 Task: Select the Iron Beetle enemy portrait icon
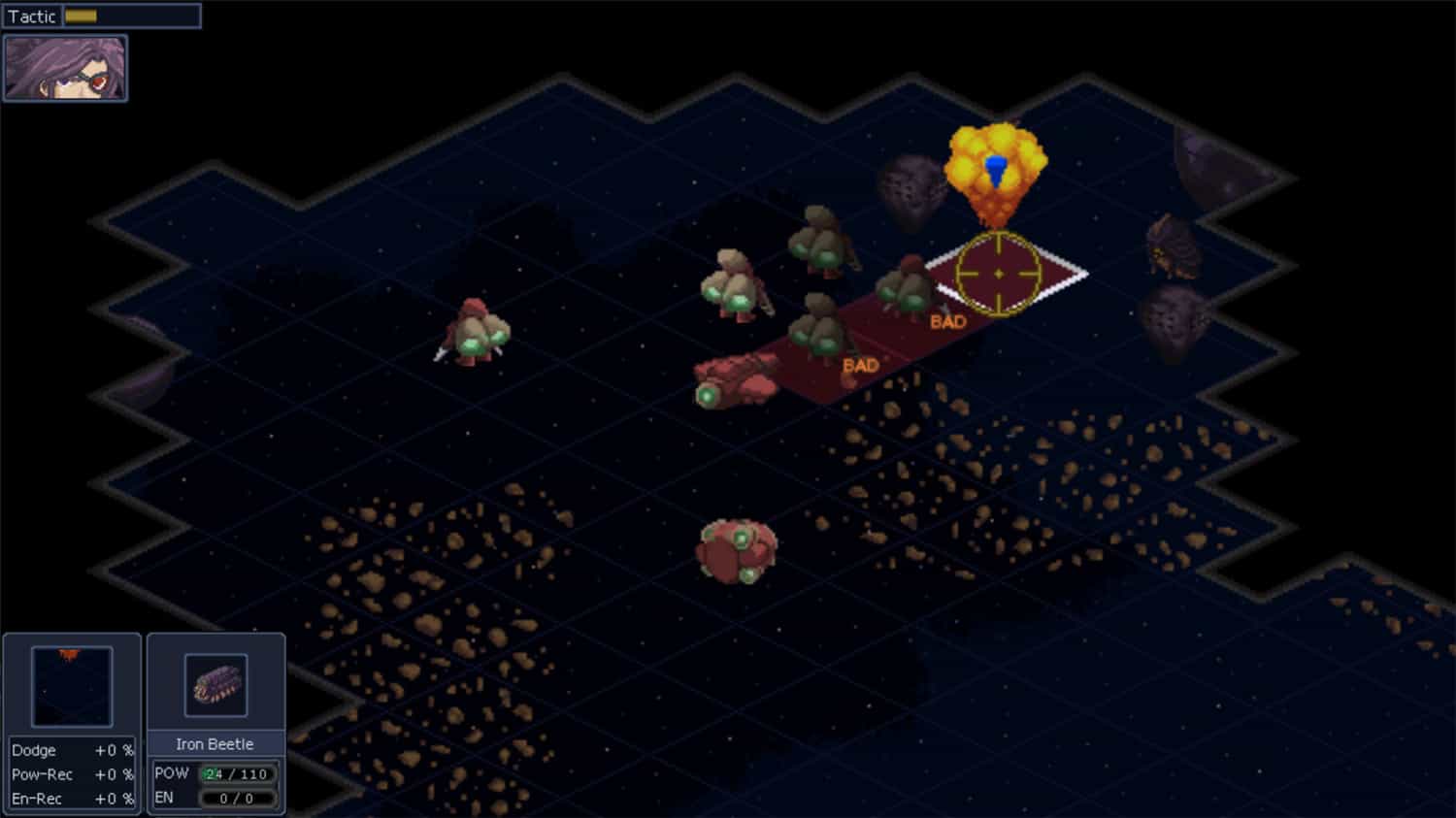(x=215, y=683)
